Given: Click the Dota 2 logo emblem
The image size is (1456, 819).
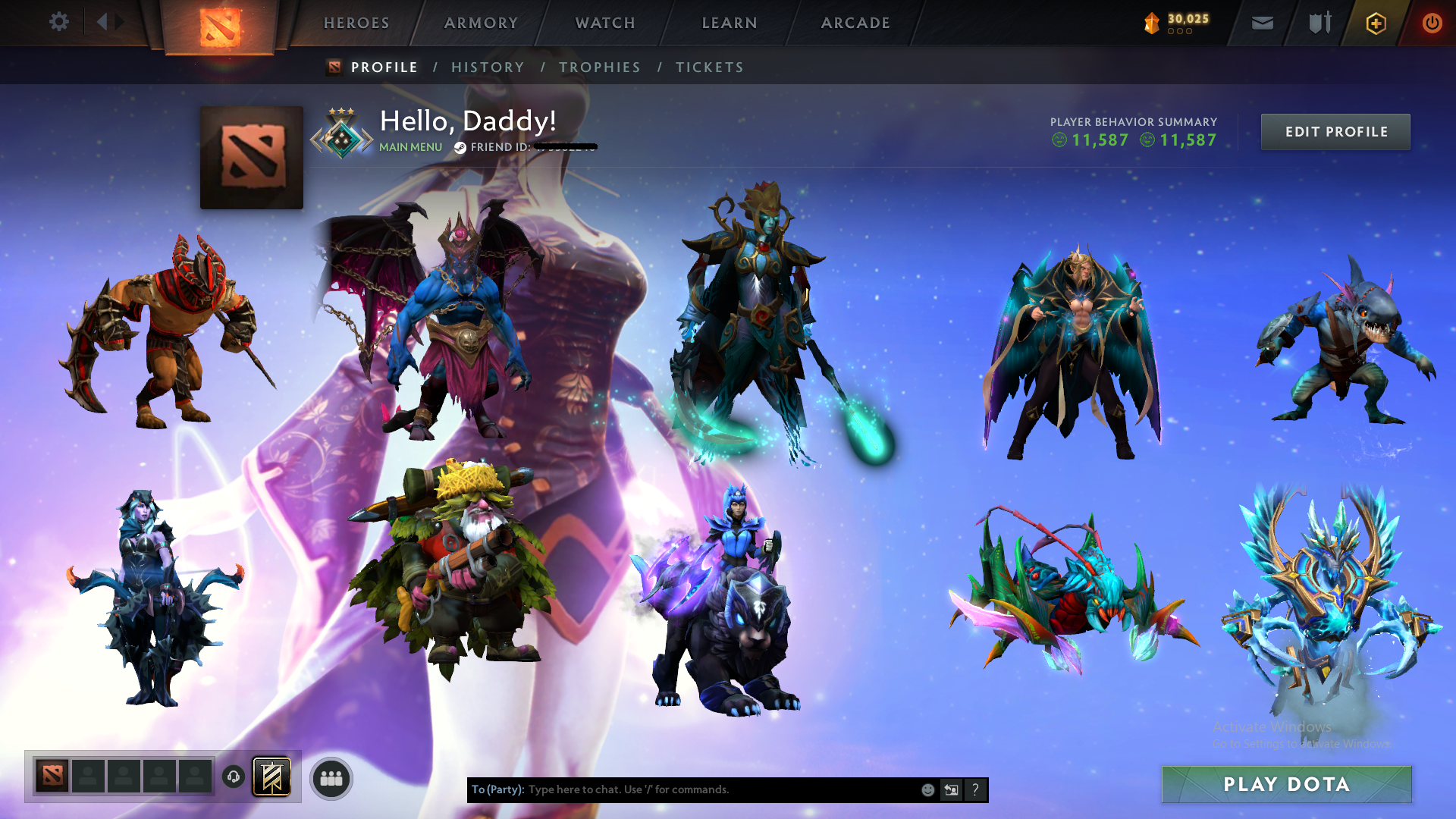Looking at the screenshot, I should [x=221, y=23].
